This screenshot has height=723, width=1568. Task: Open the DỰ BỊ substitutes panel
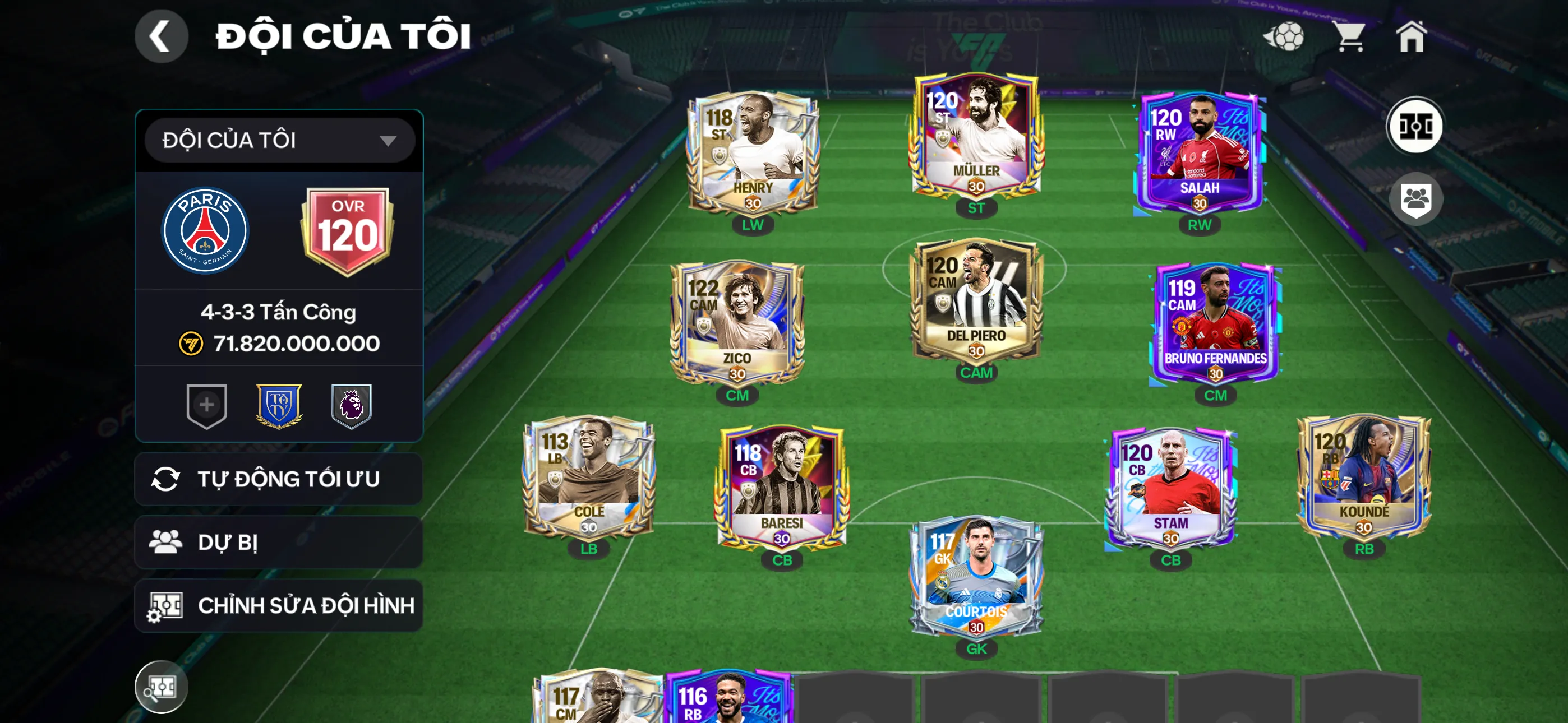tap(277, 541)
